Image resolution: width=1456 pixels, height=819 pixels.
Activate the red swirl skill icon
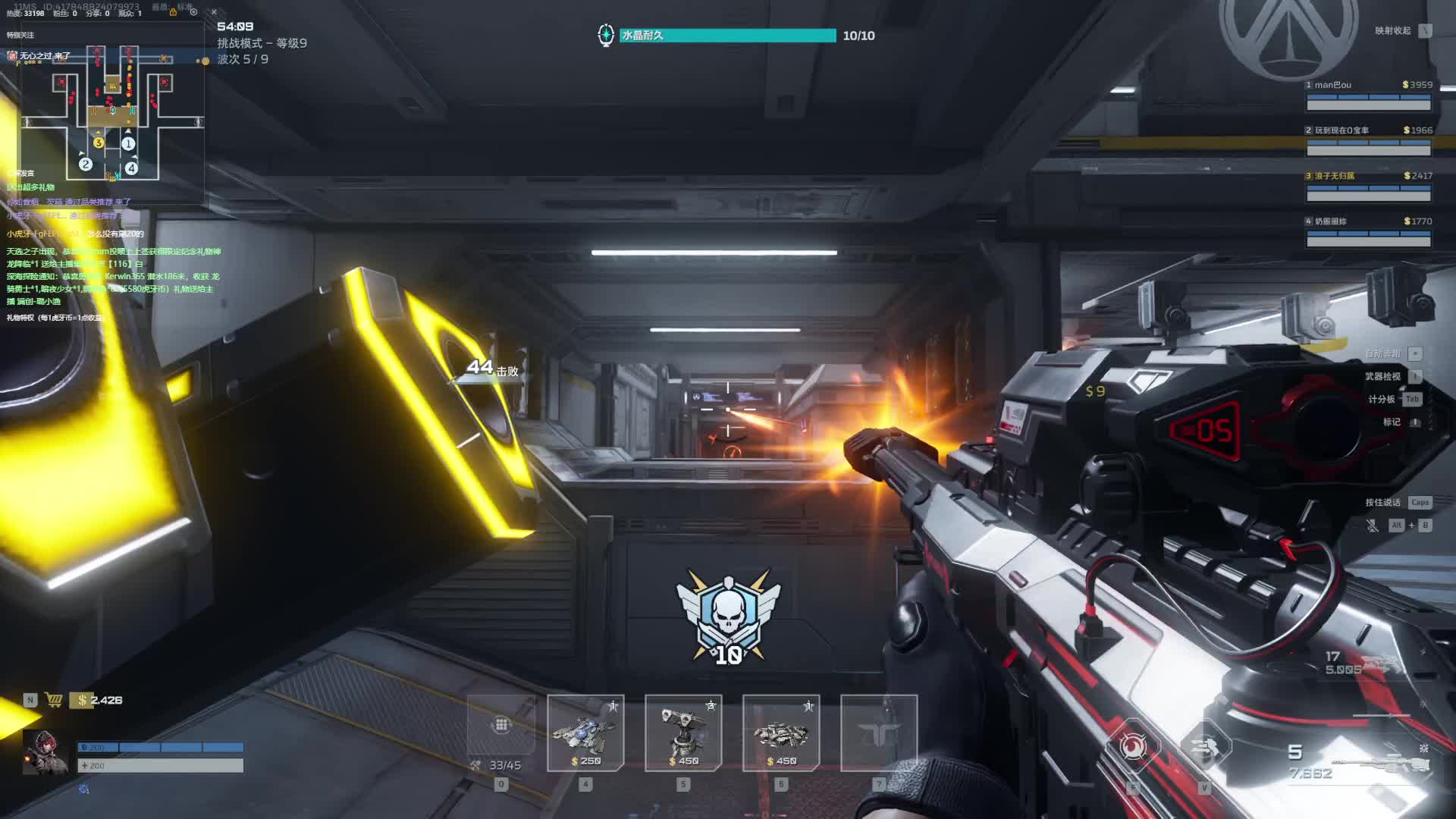[x=1133, y=747]
